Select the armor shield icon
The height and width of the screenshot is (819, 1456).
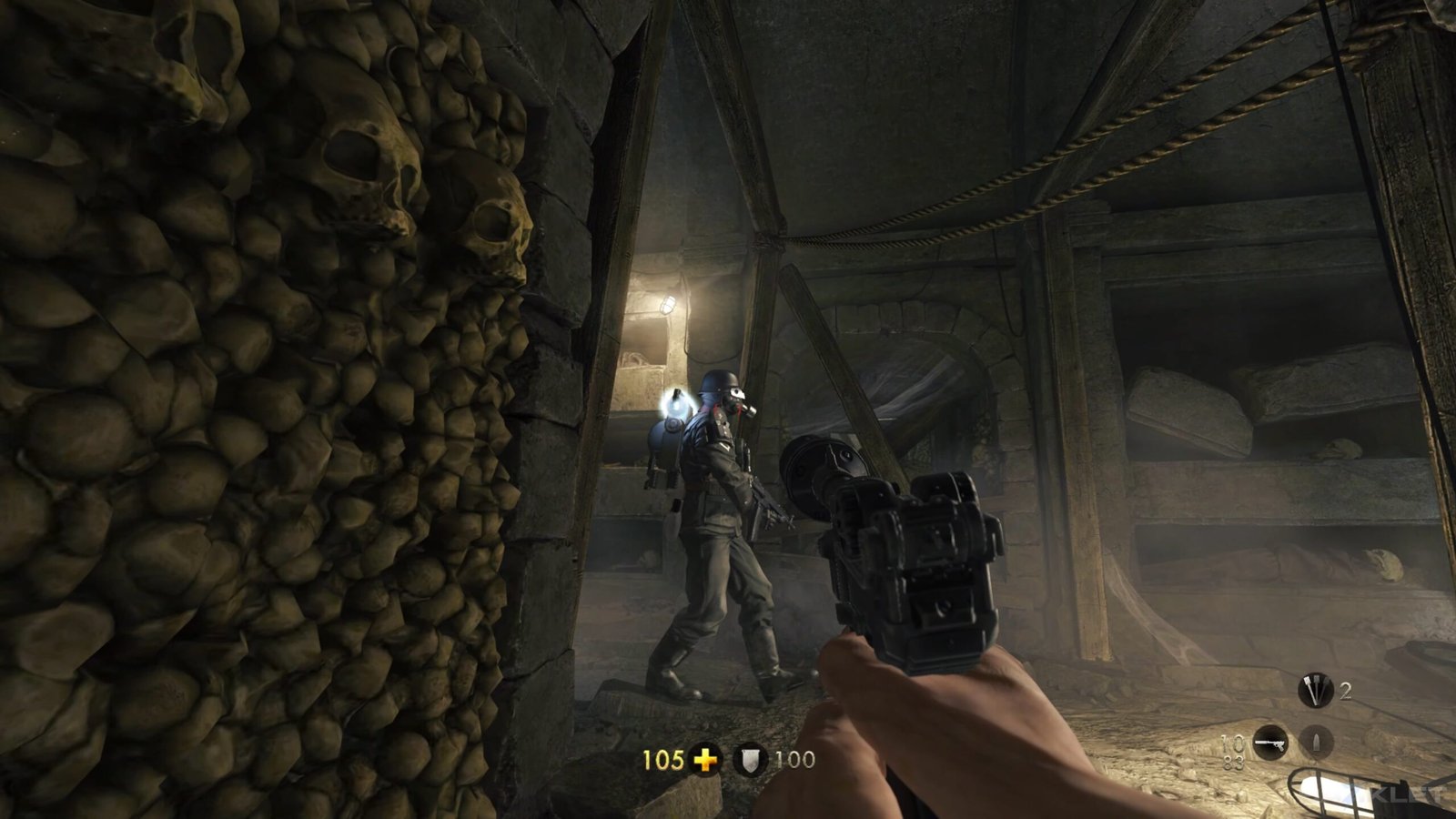(x=750, y=760)
